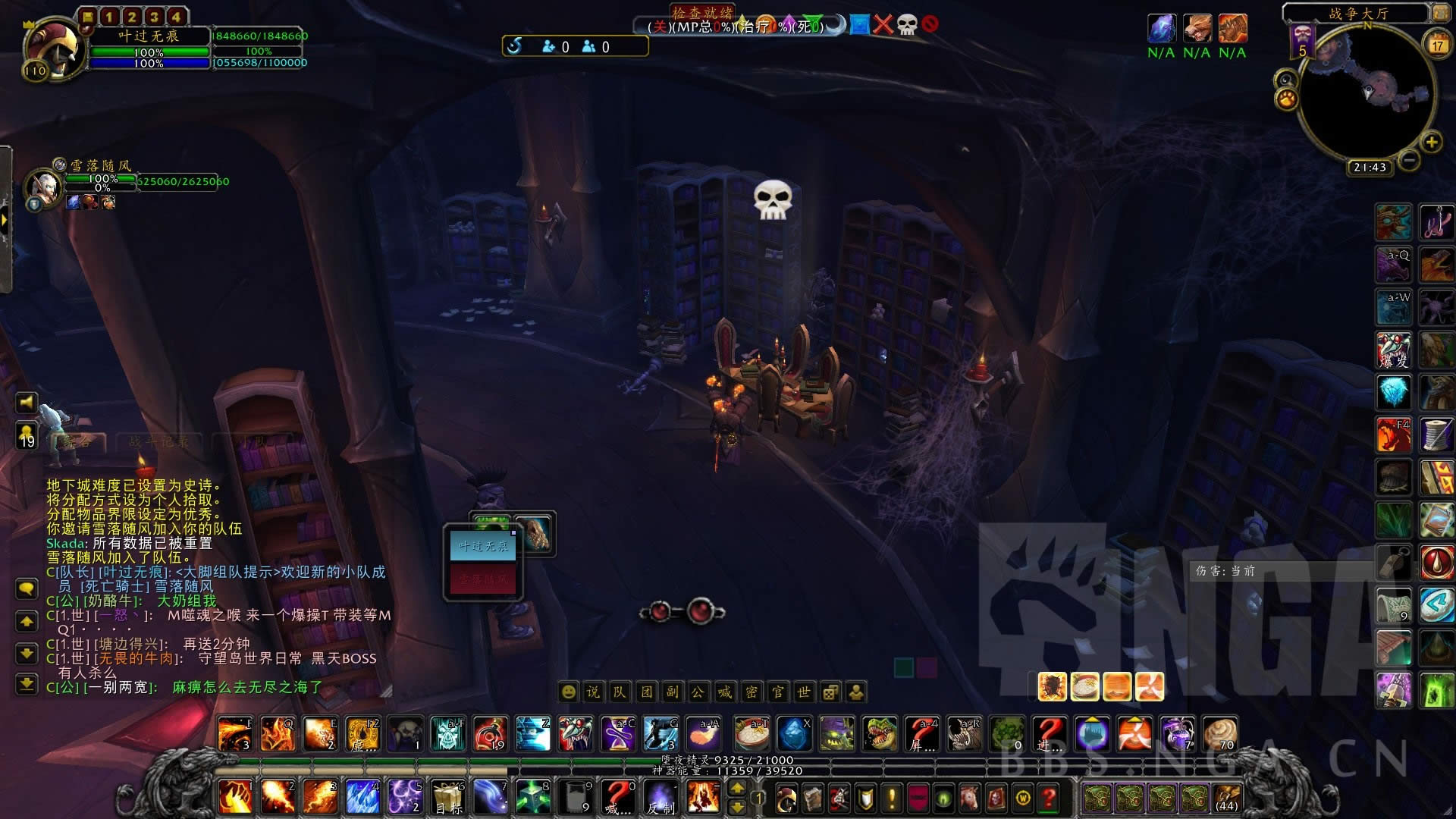This screenshot has width=1456, height=819.
Task: Click the minimap zoom-out minus button
Action: 1409,160
